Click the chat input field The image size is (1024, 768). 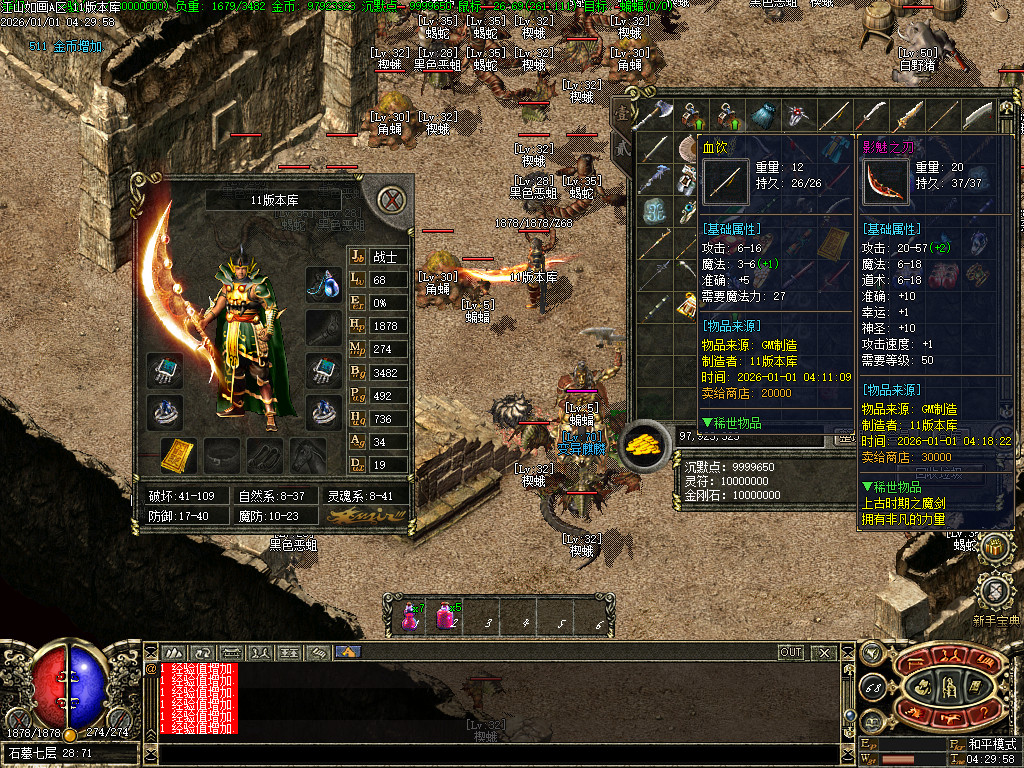click(x=500, y=752)
